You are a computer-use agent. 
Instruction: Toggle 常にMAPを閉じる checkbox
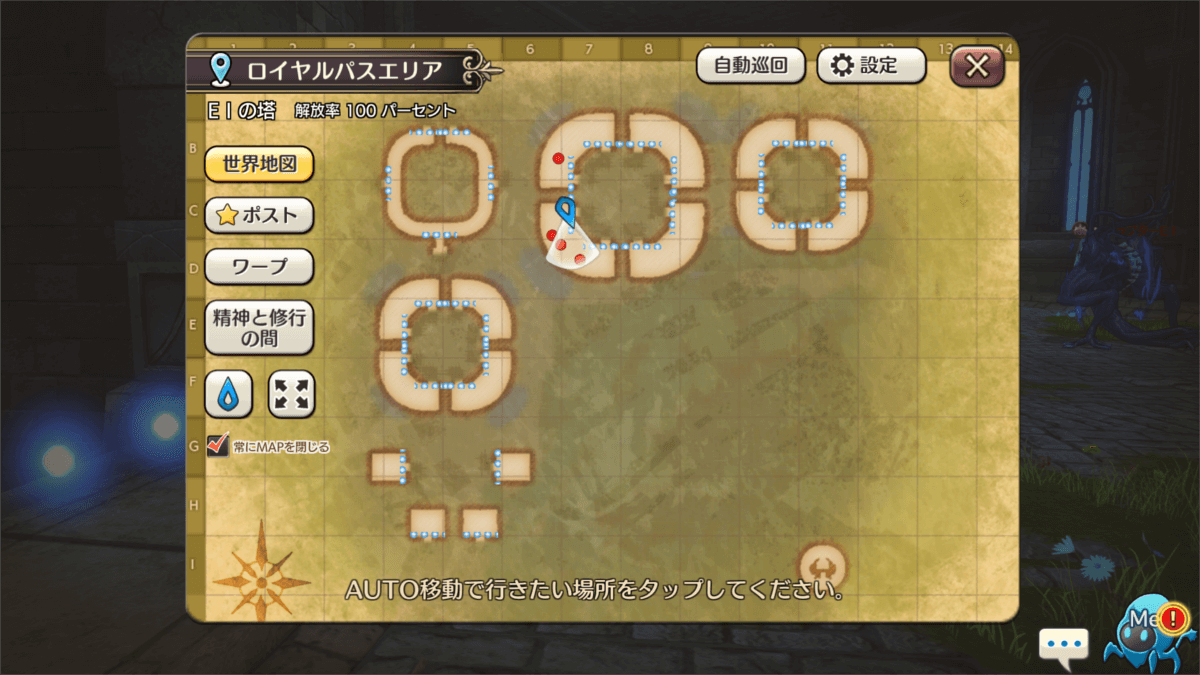pyautogui.click(x=217, y=445)
